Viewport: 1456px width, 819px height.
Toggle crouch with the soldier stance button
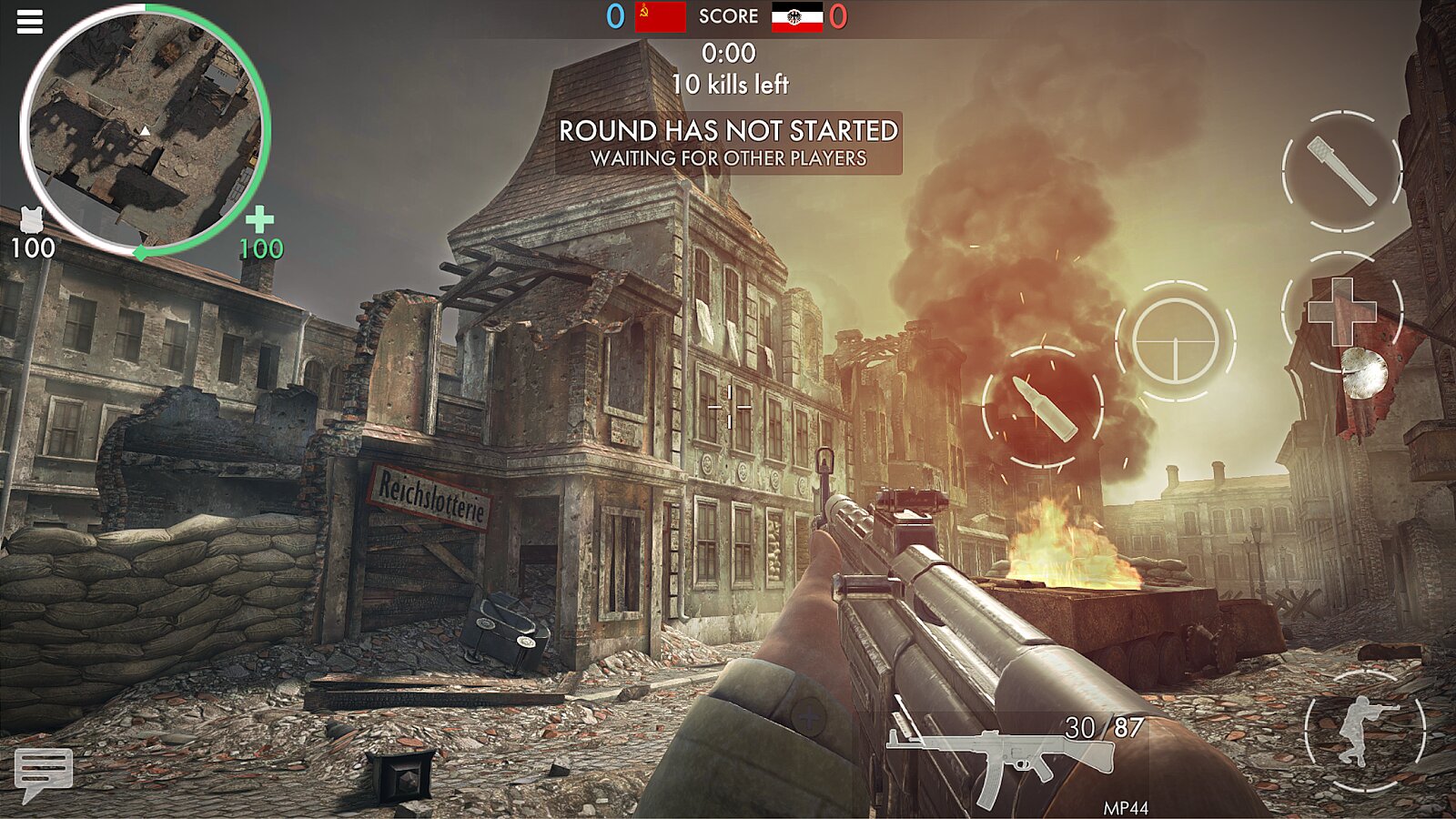tap(1364, 731)
